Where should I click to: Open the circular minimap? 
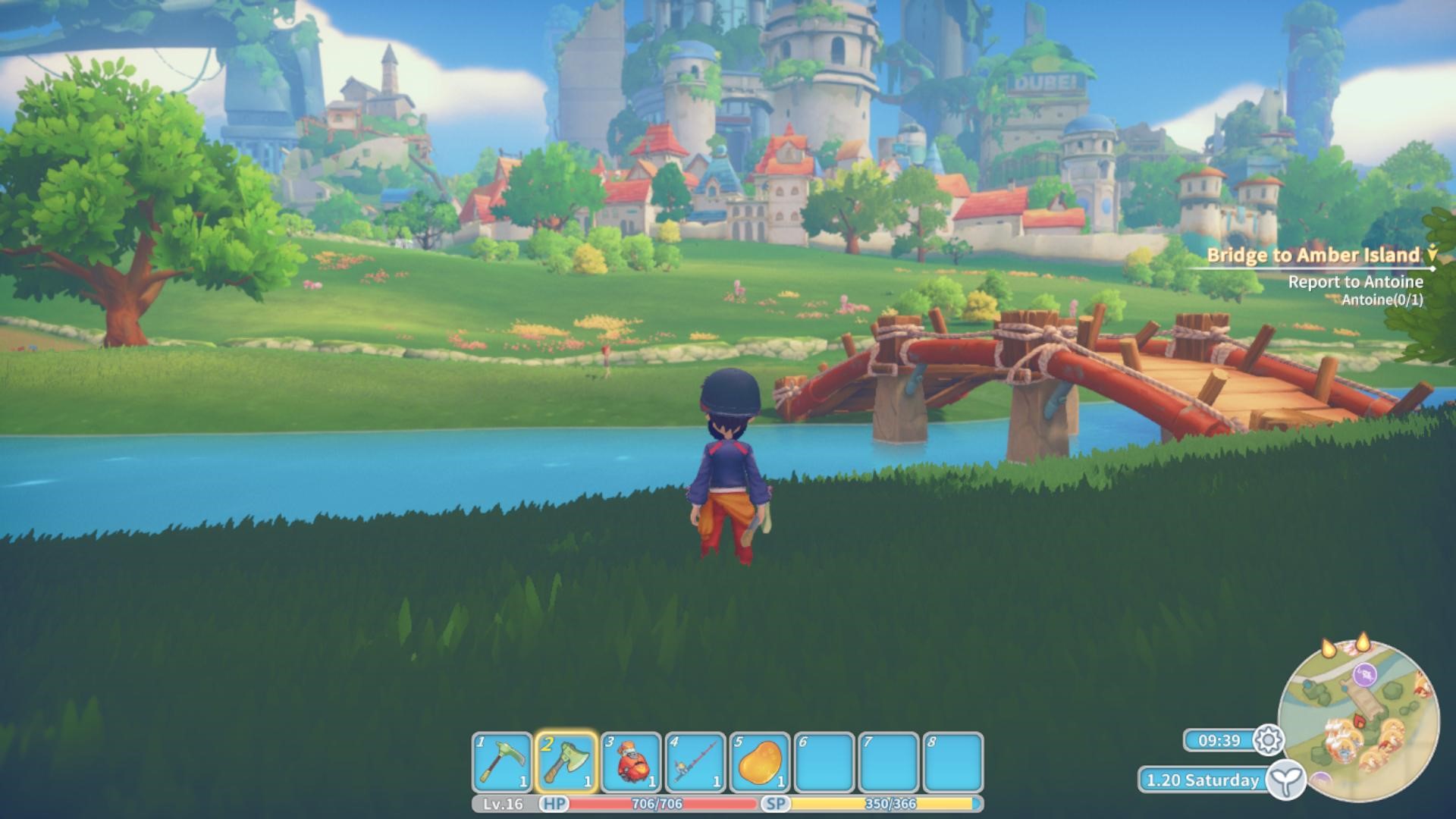click(1358, 720)
